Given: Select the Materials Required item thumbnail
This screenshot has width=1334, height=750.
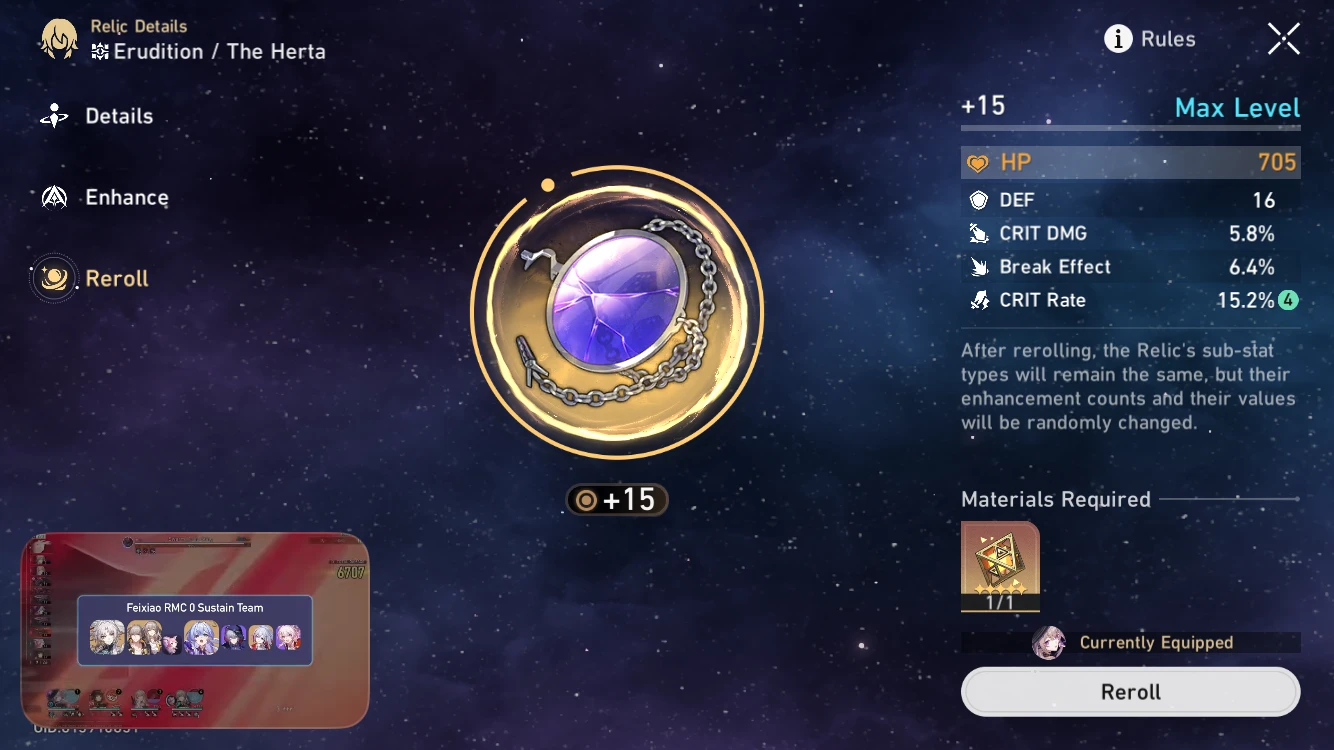Looking at the screenshot, I should pos(1000,565).
